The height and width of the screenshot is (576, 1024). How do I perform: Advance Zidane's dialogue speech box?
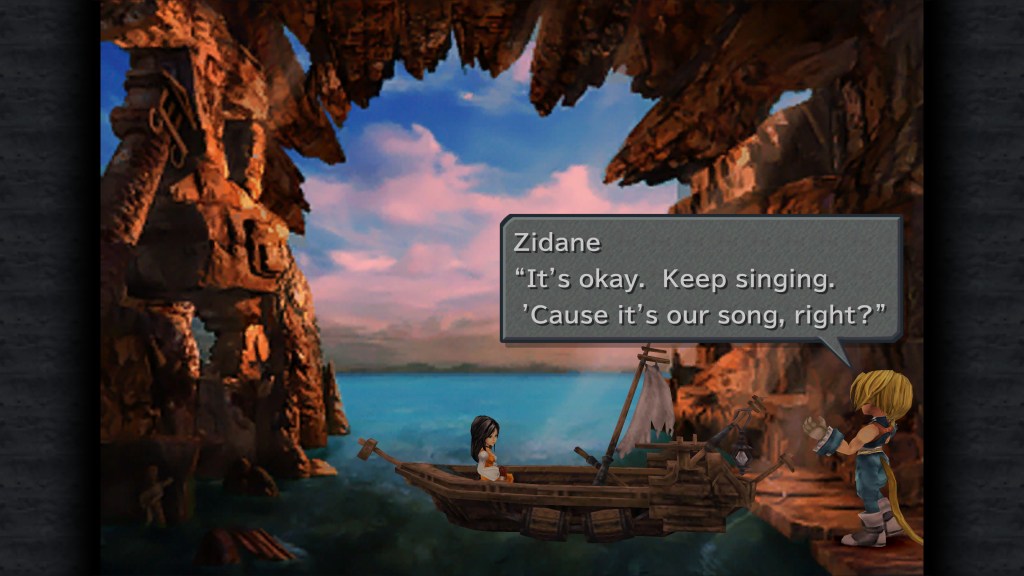coord(700,280)
